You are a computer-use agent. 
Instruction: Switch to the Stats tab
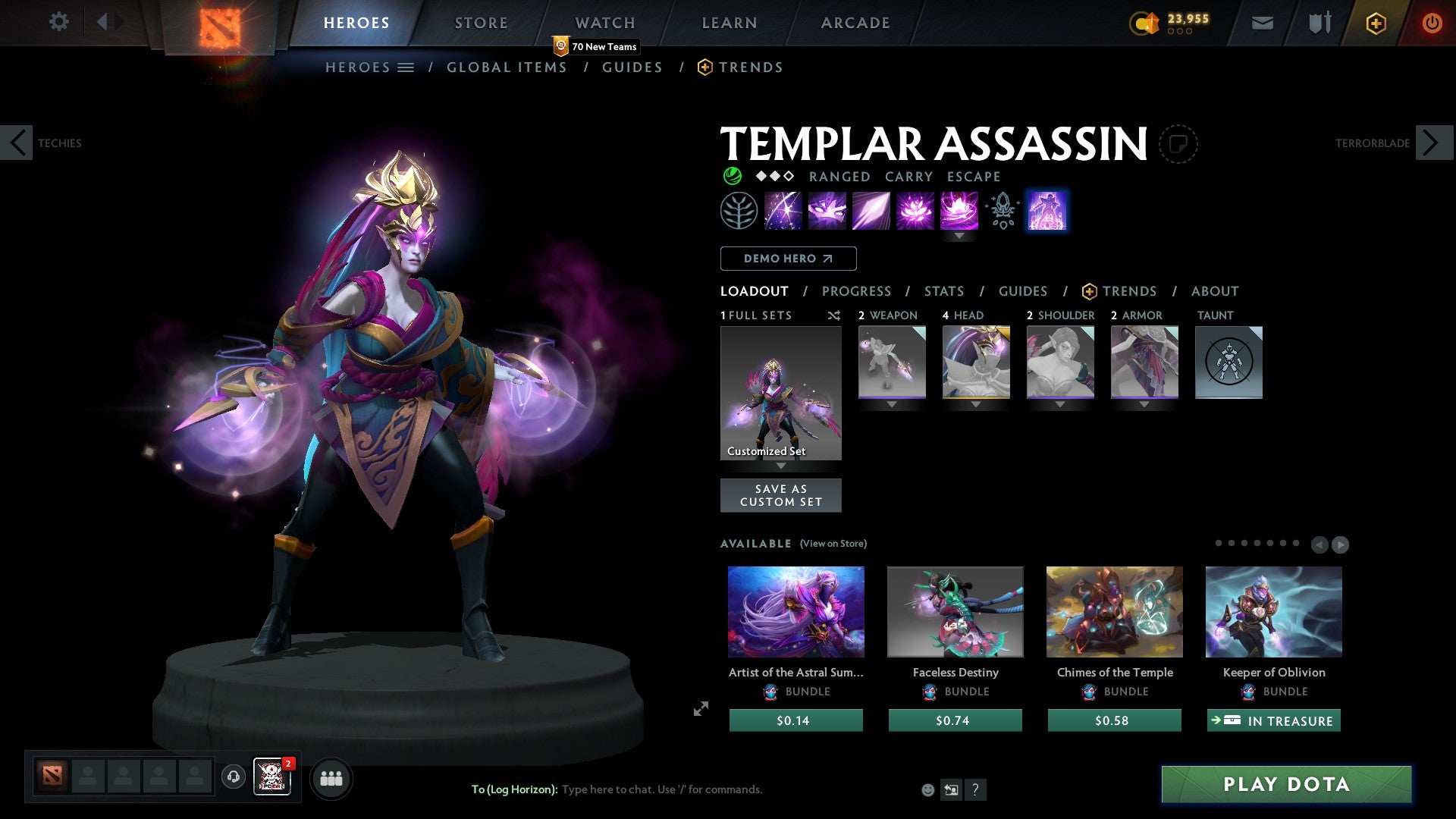point(943,291)
